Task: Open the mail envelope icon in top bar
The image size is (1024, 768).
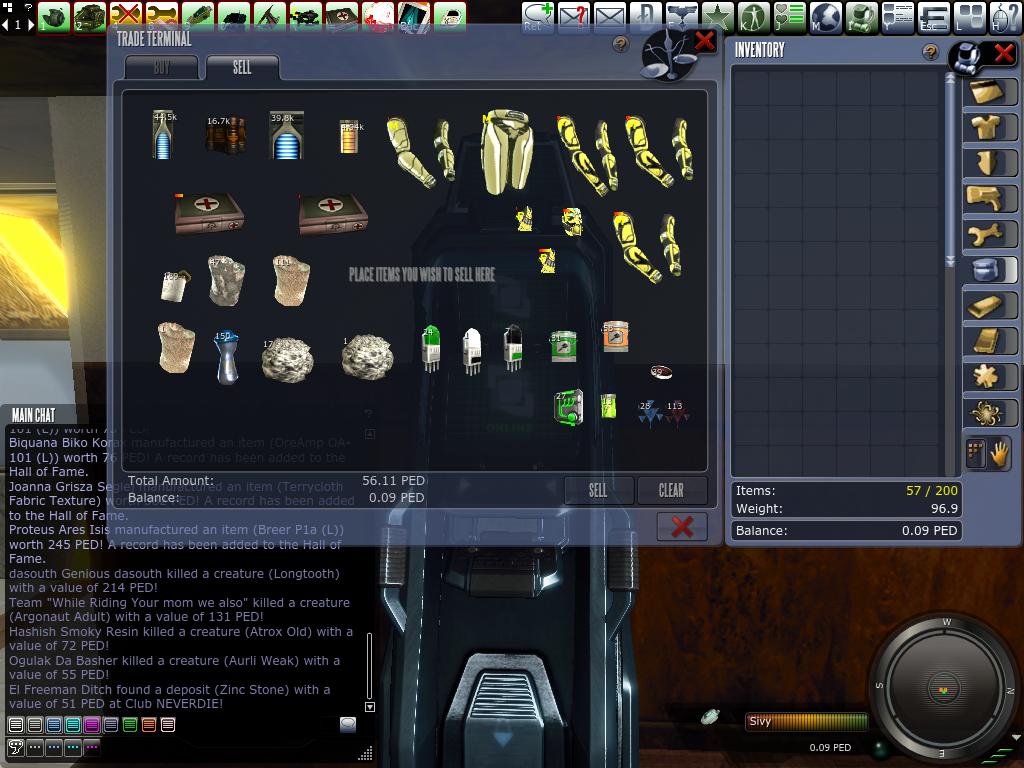Action: click(x=609, y=17)
